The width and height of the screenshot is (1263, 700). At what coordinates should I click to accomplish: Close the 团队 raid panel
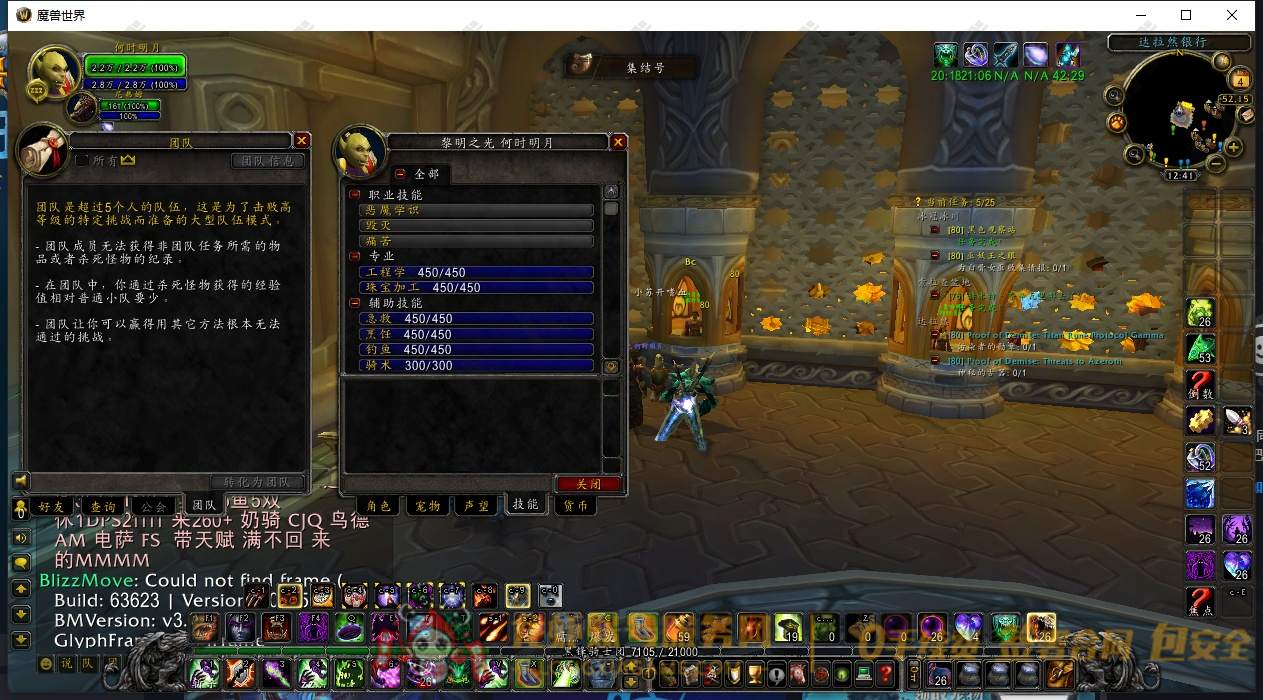tap(302, 141)
